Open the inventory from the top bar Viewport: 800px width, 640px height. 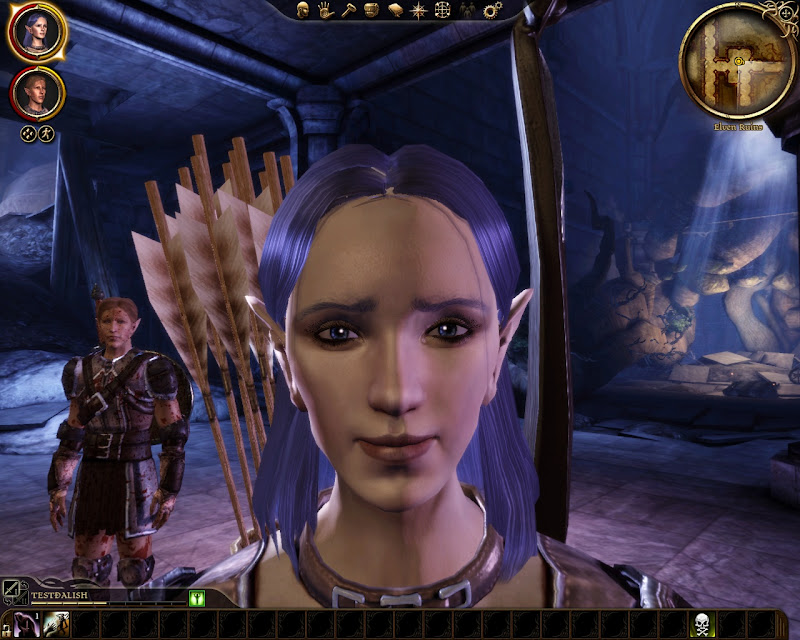371,10
